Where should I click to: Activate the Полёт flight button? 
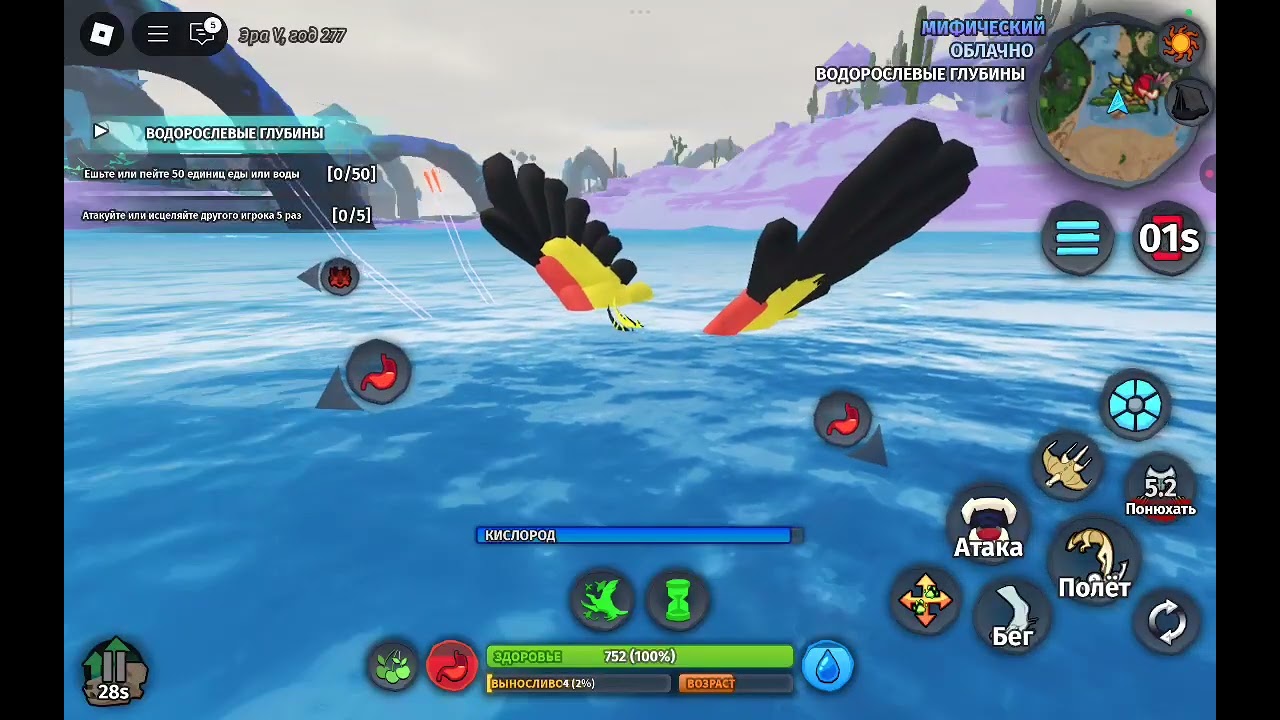[x=1095, y=560]
